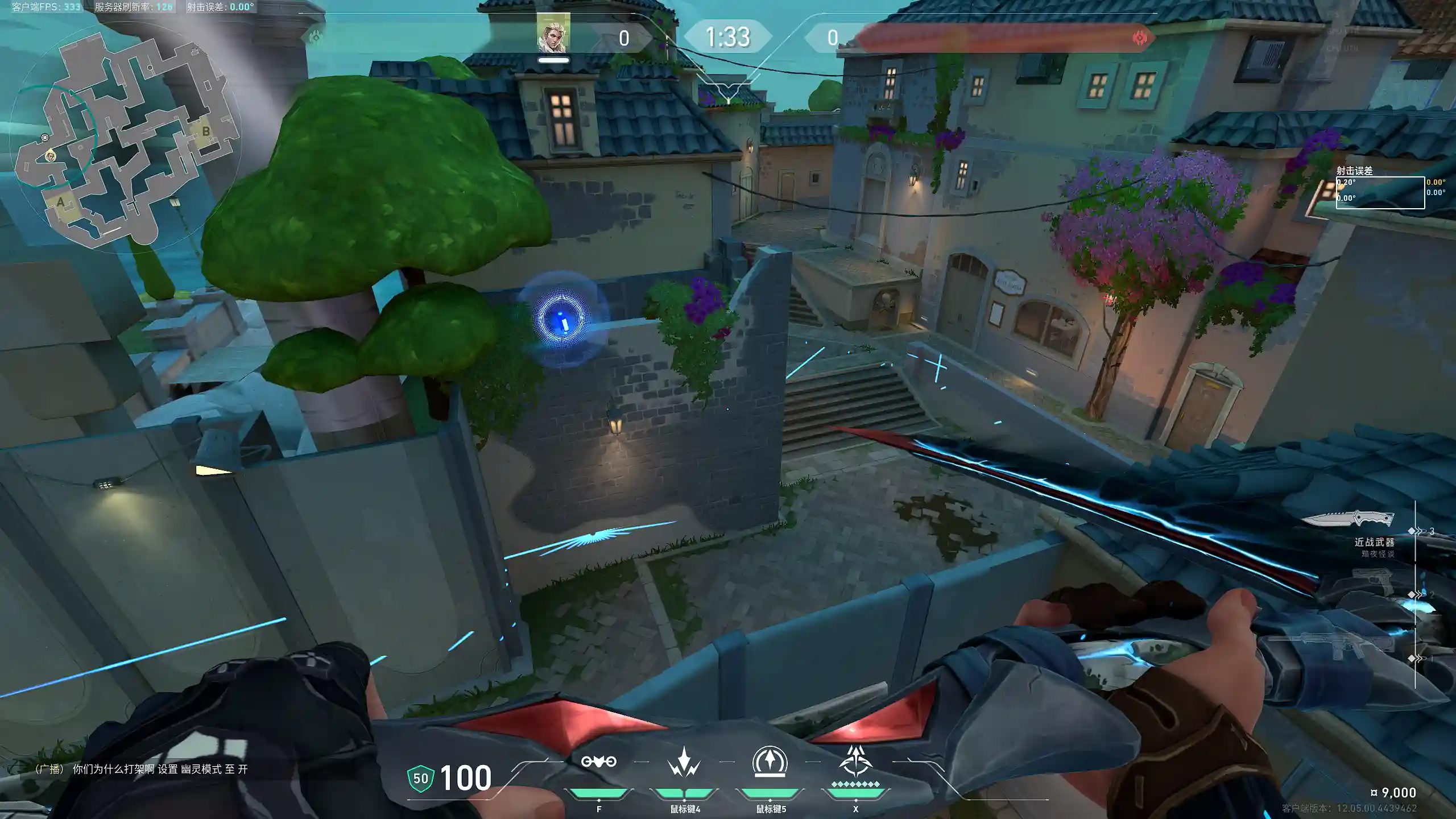This screenshot has width=1456, height=819.
Task: Select the A site label on minimap
Action: (61, 202)
